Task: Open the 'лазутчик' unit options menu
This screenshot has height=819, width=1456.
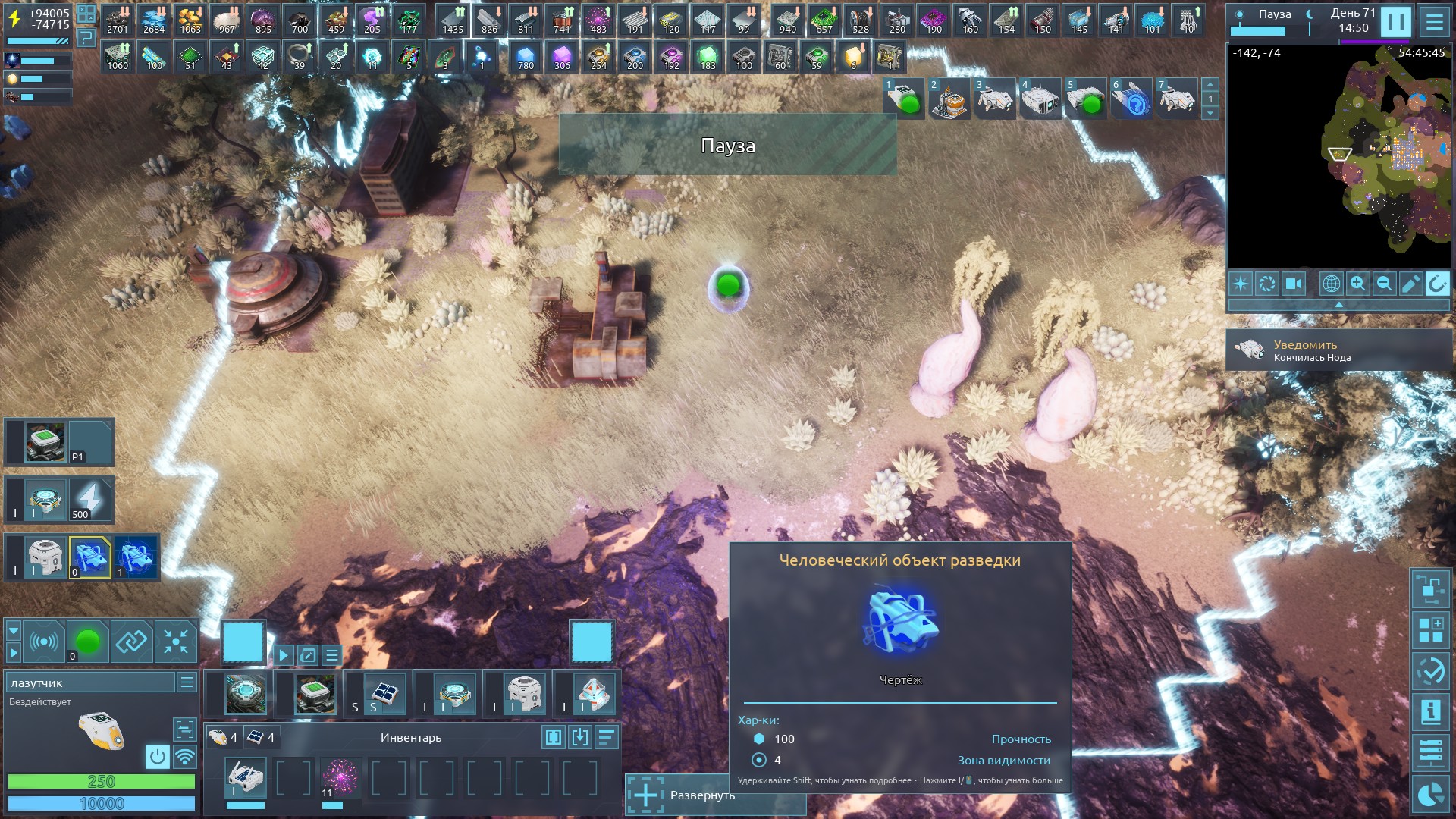Action: (x=187, y=682)
